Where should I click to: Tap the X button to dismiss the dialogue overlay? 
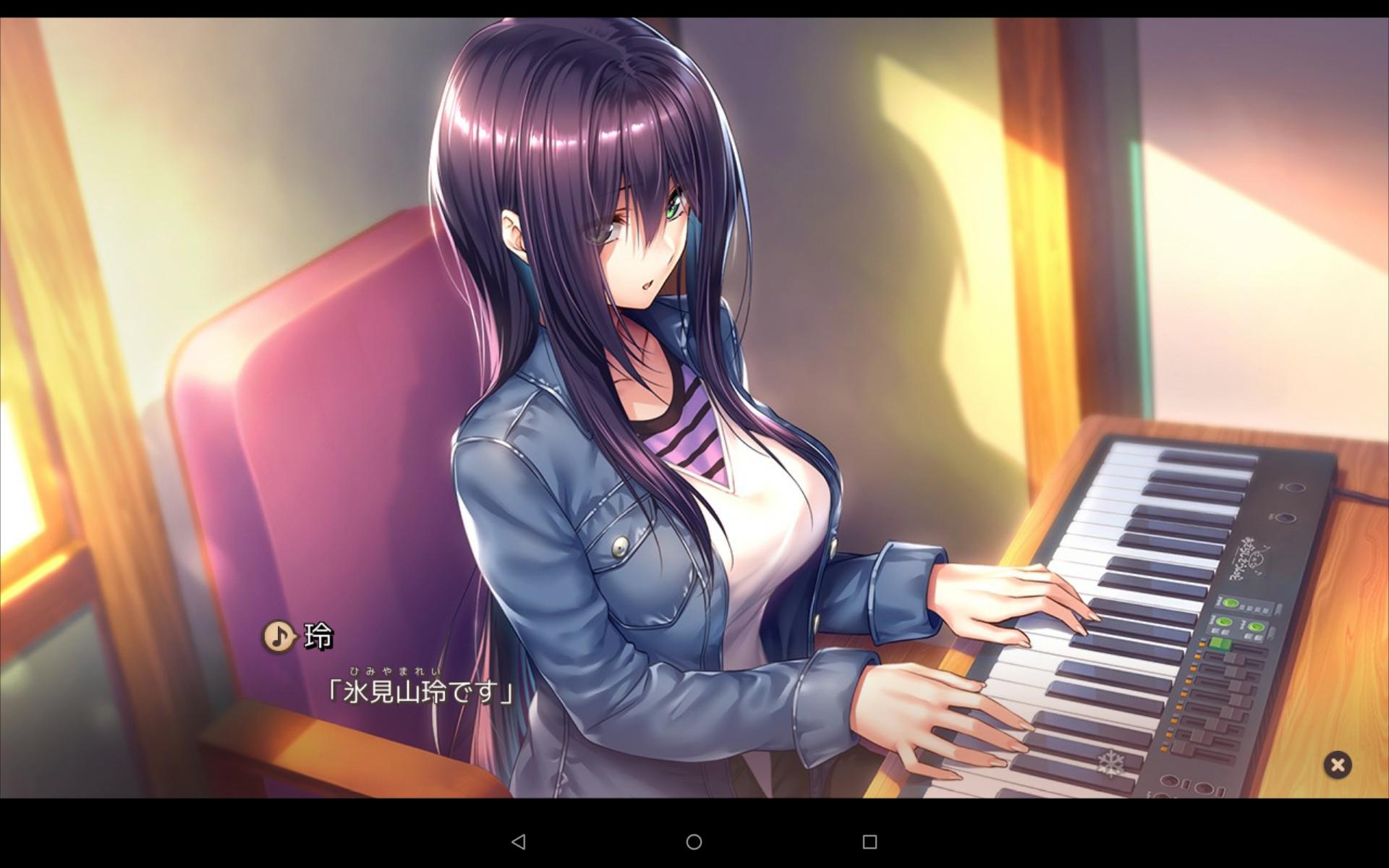[1338, 765]
